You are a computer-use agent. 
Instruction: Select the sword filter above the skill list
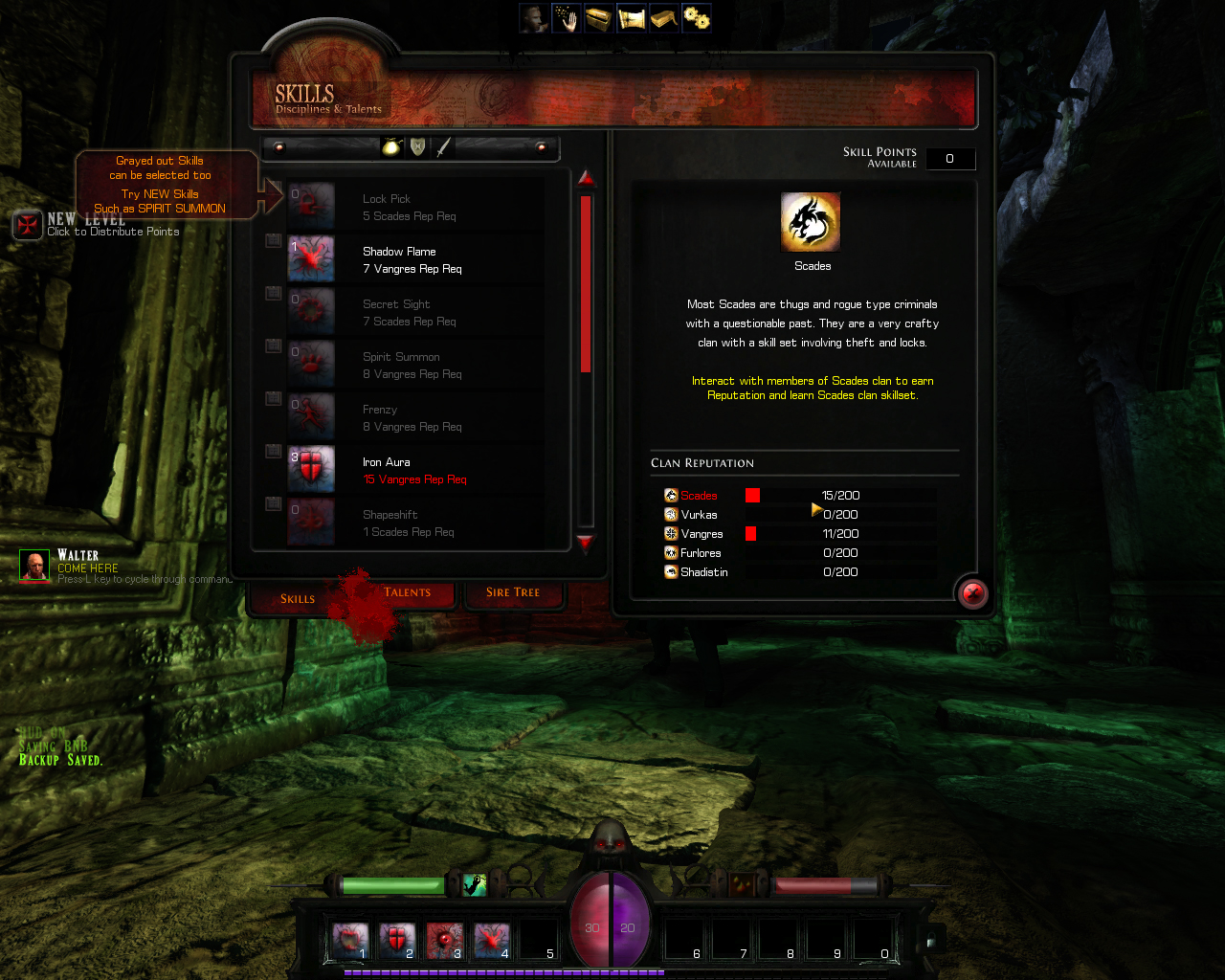coord(443,148)
